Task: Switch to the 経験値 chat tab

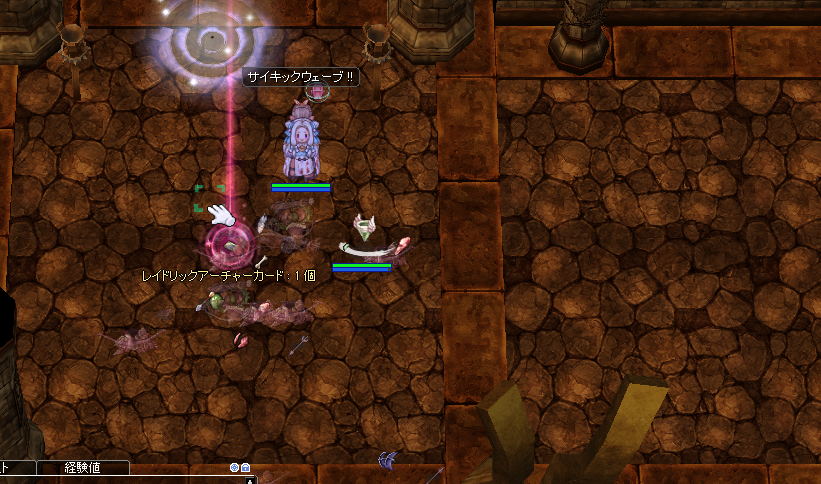Action: tap(83, 467)
